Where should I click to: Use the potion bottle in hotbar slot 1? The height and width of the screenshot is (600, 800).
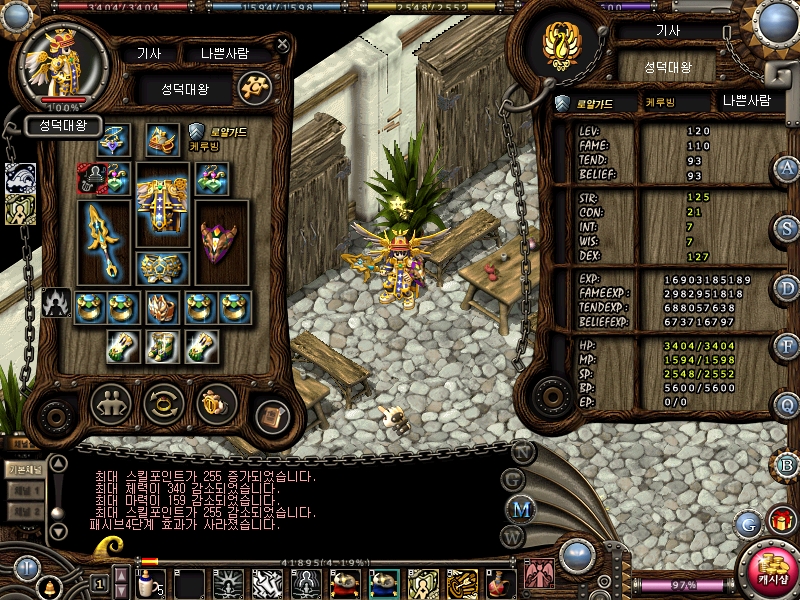149,582
